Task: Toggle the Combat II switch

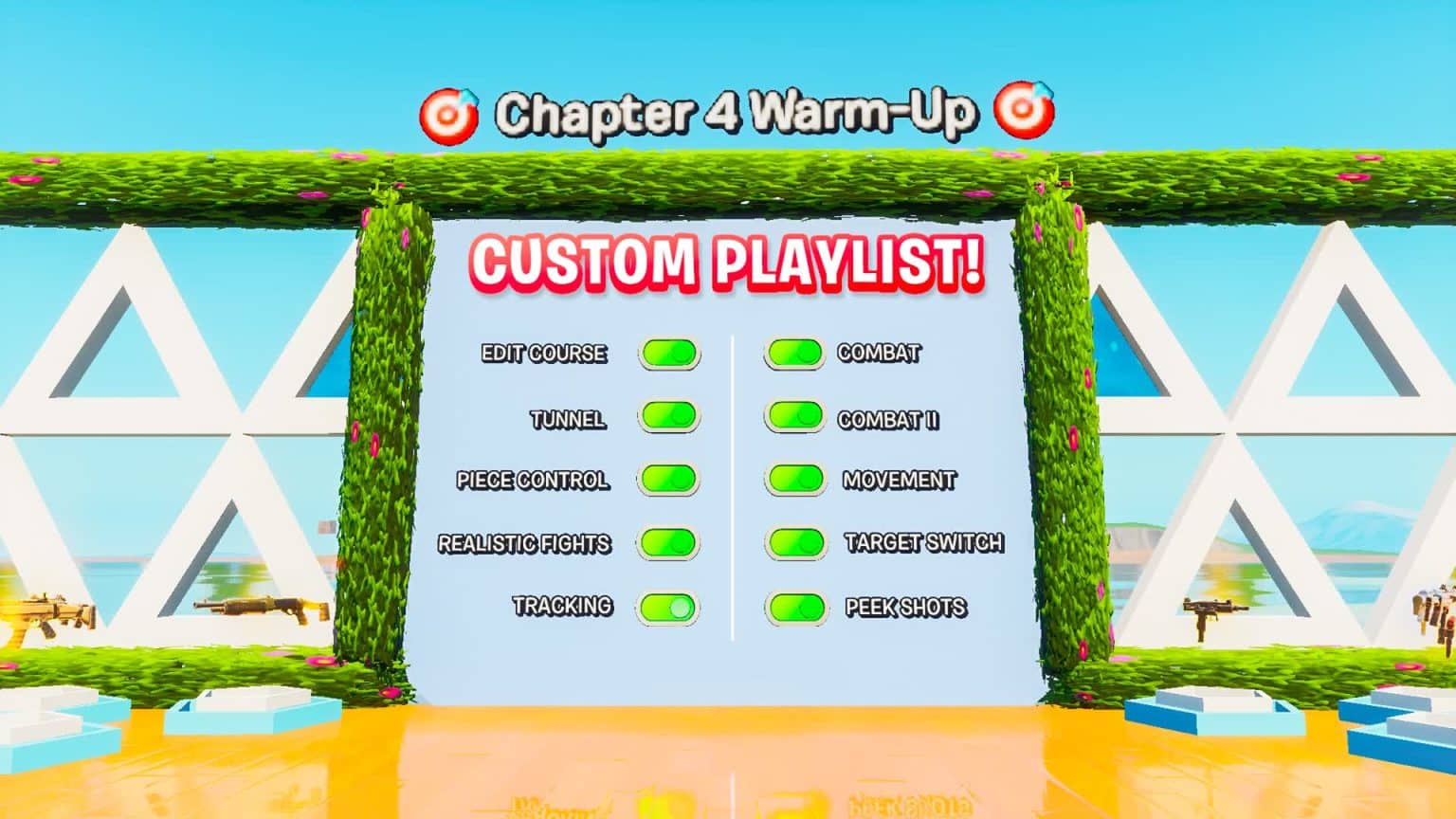Action: pyautogui.click(x=797, y=417)
